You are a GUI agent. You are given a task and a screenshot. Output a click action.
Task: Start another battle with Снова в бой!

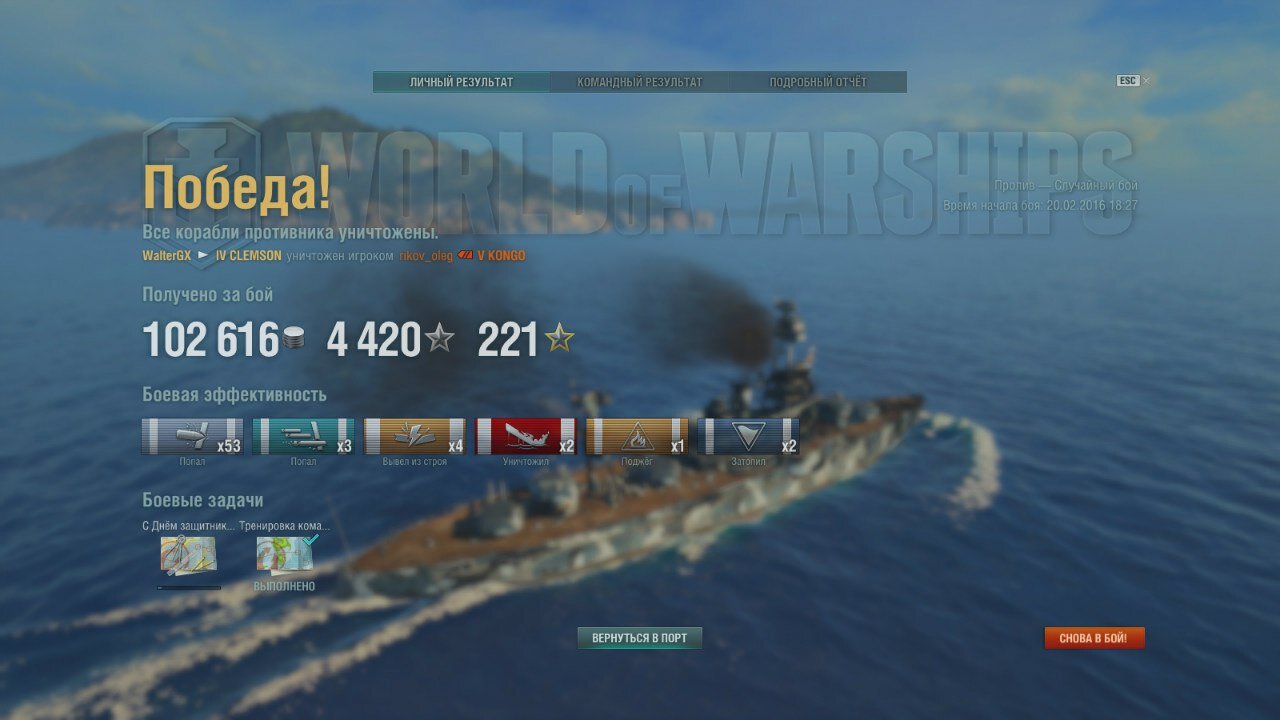point(1094,638)
